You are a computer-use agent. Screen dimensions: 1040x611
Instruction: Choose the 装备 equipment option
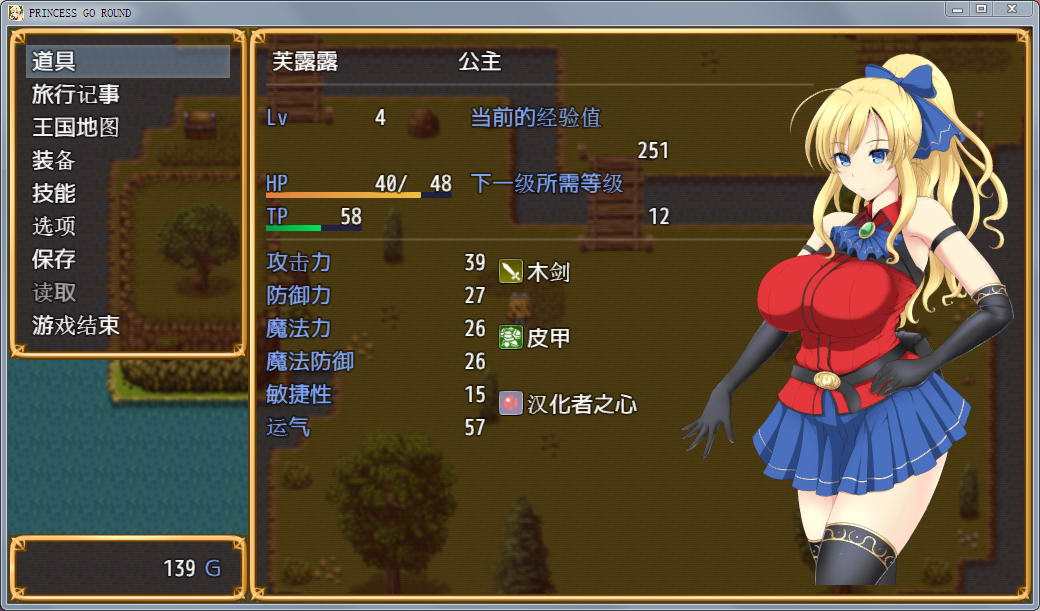point(54,160)
